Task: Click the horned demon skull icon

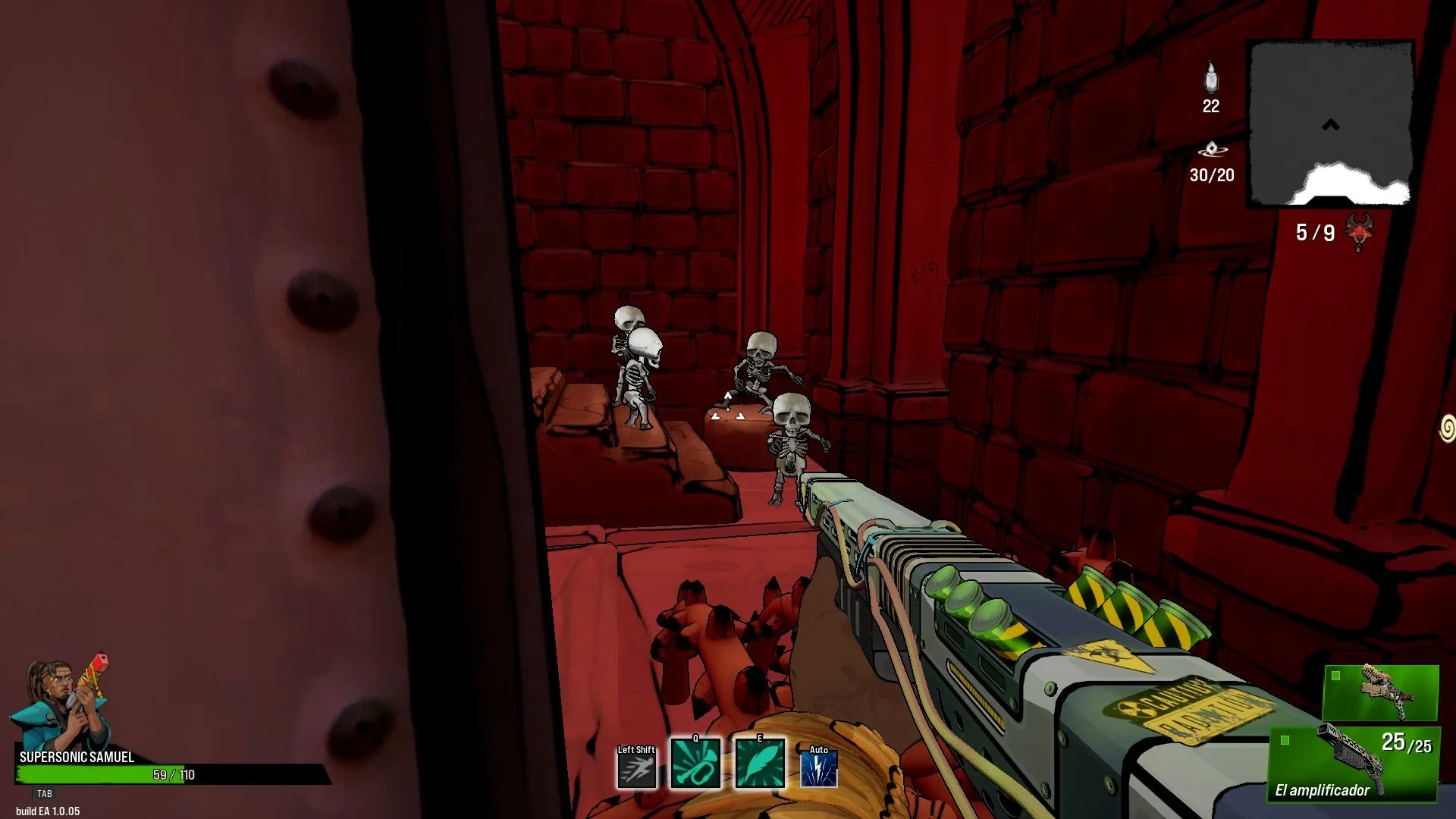Action: pyautogui.click(x=1360, y=231)
